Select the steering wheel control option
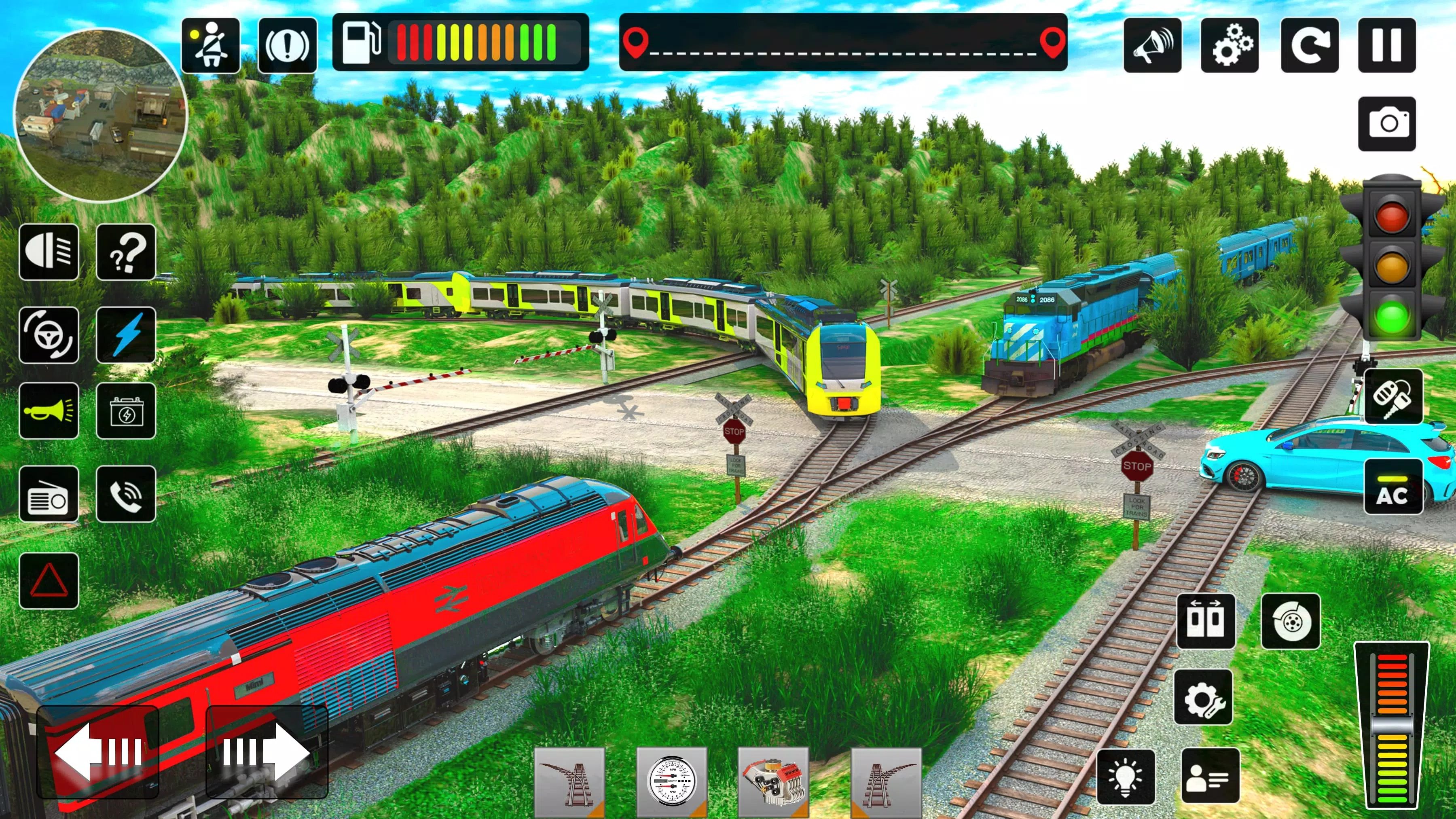Screen dimensions: 1456x819 click(x=49, y=334)
